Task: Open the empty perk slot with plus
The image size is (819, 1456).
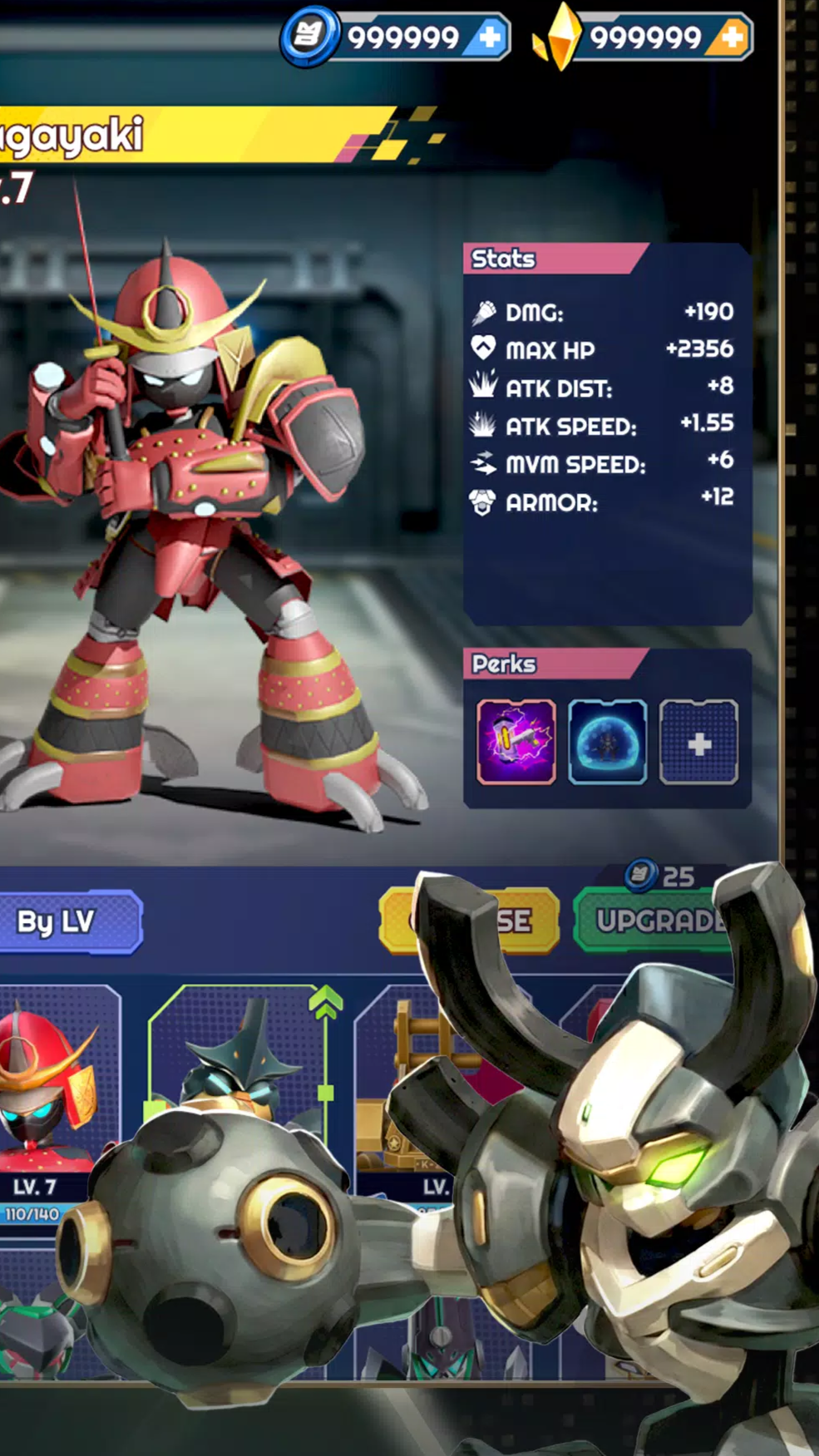Action: tap(698, 742)
